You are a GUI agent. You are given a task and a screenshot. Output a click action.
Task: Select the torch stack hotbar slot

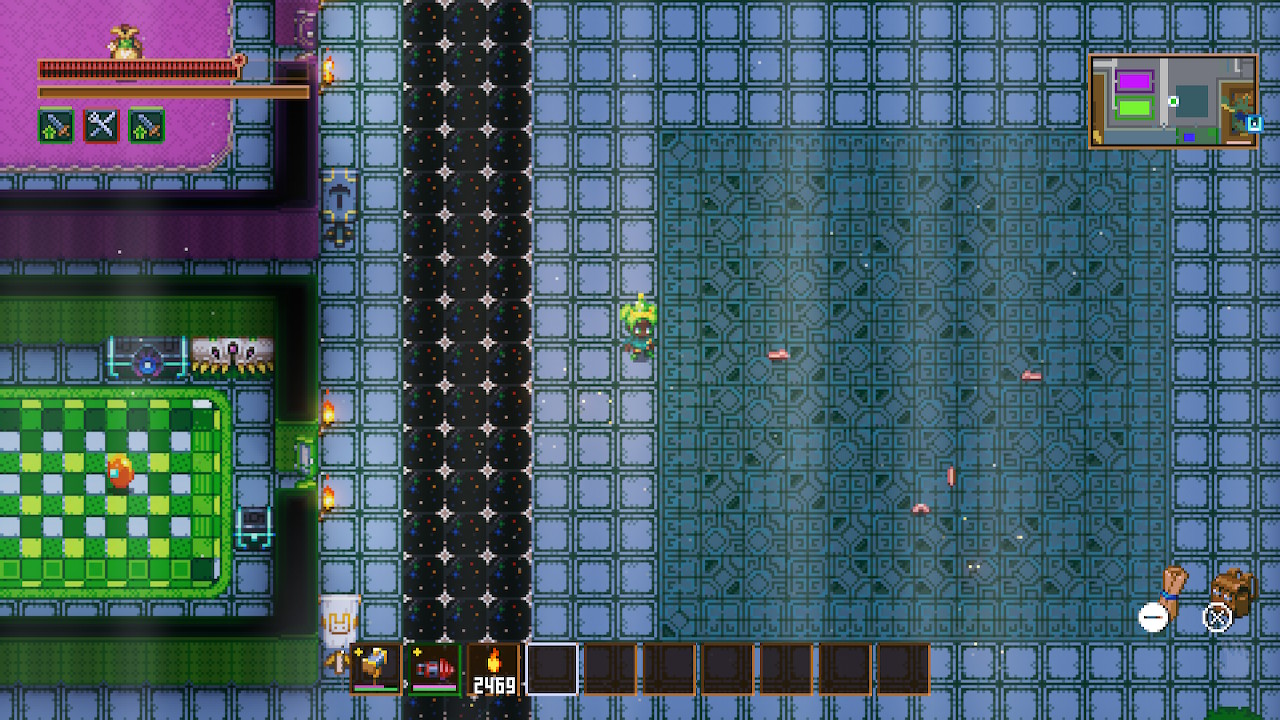494,669
